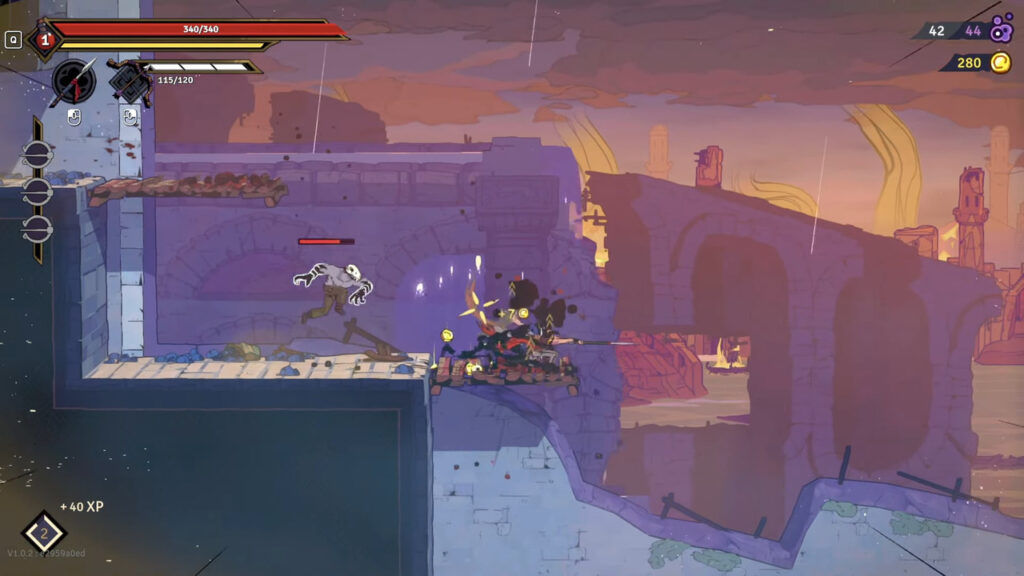Select the spear primary weapon icon

coord(74,81)
